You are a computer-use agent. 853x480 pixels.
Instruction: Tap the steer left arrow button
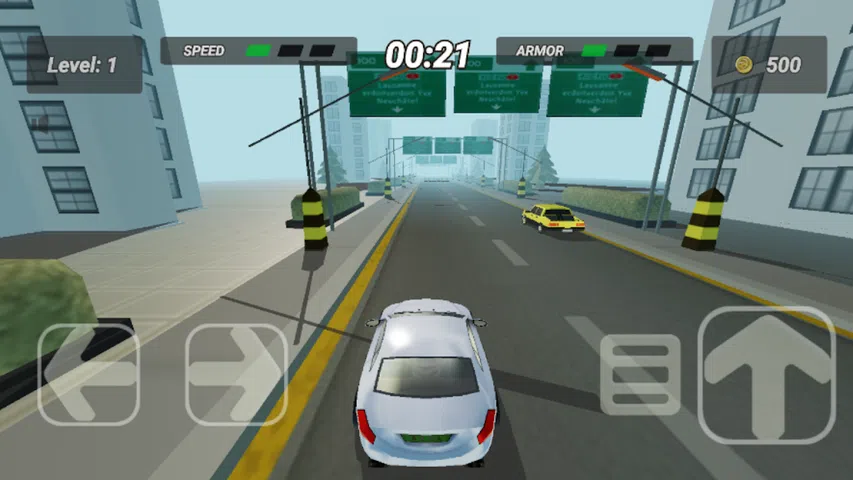[x=88, y=374]
